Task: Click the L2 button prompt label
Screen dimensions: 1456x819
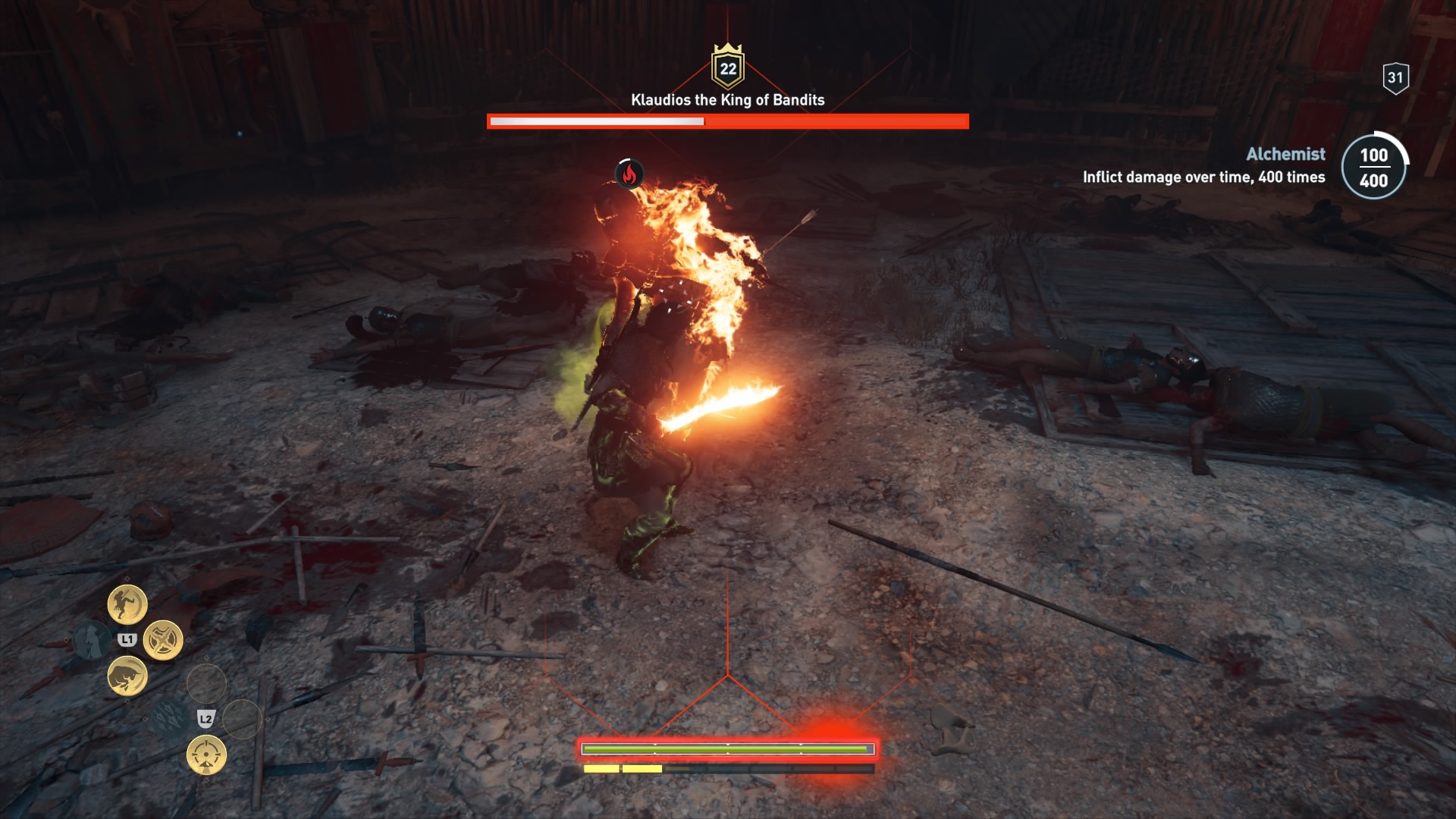Action: [206, 720]
